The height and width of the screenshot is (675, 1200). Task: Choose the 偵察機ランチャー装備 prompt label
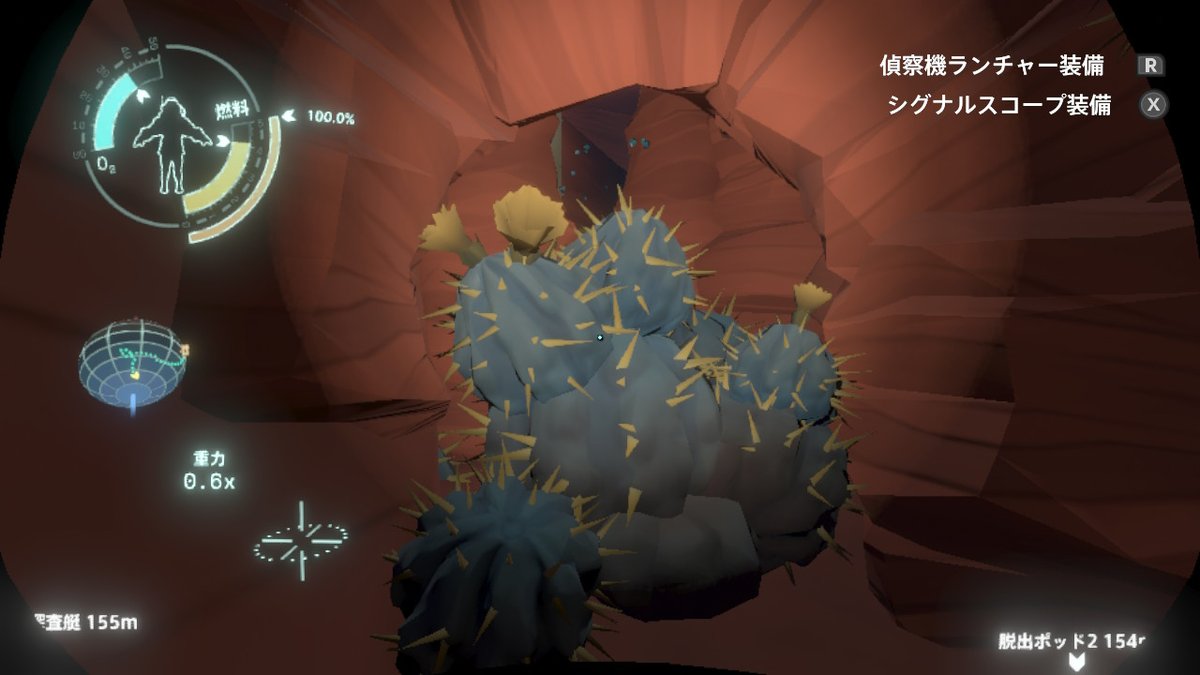(992, 66)
